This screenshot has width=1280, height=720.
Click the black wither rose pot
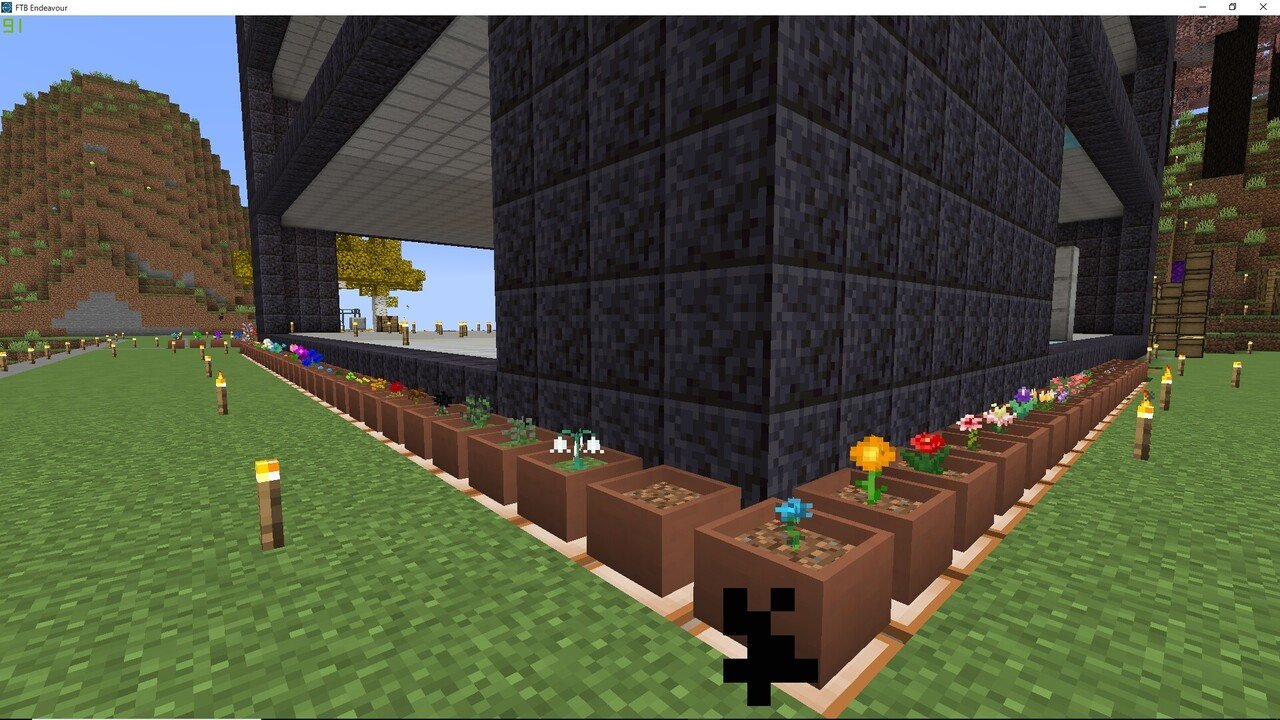tap(443, 399)
